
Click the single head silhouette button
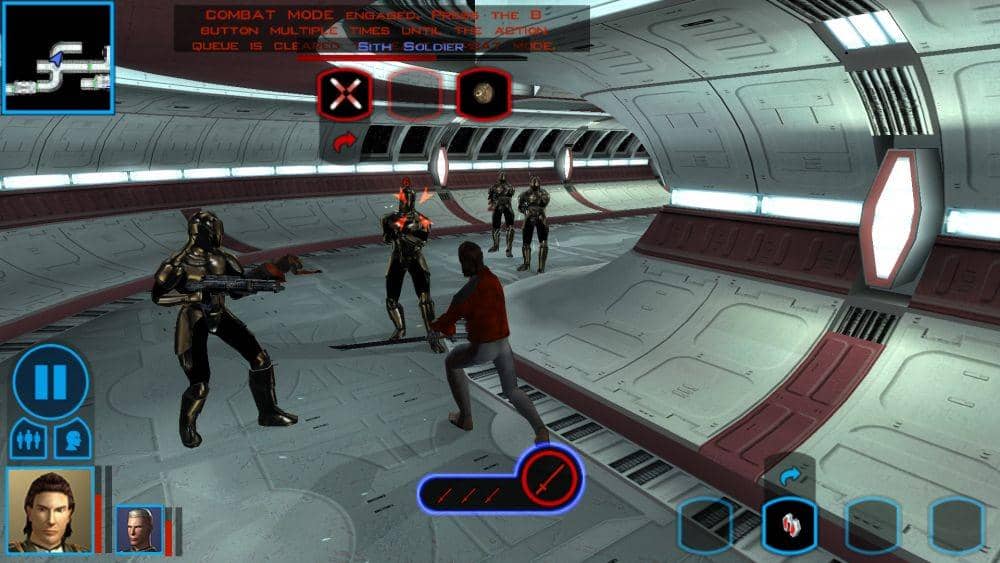(73, 439)
